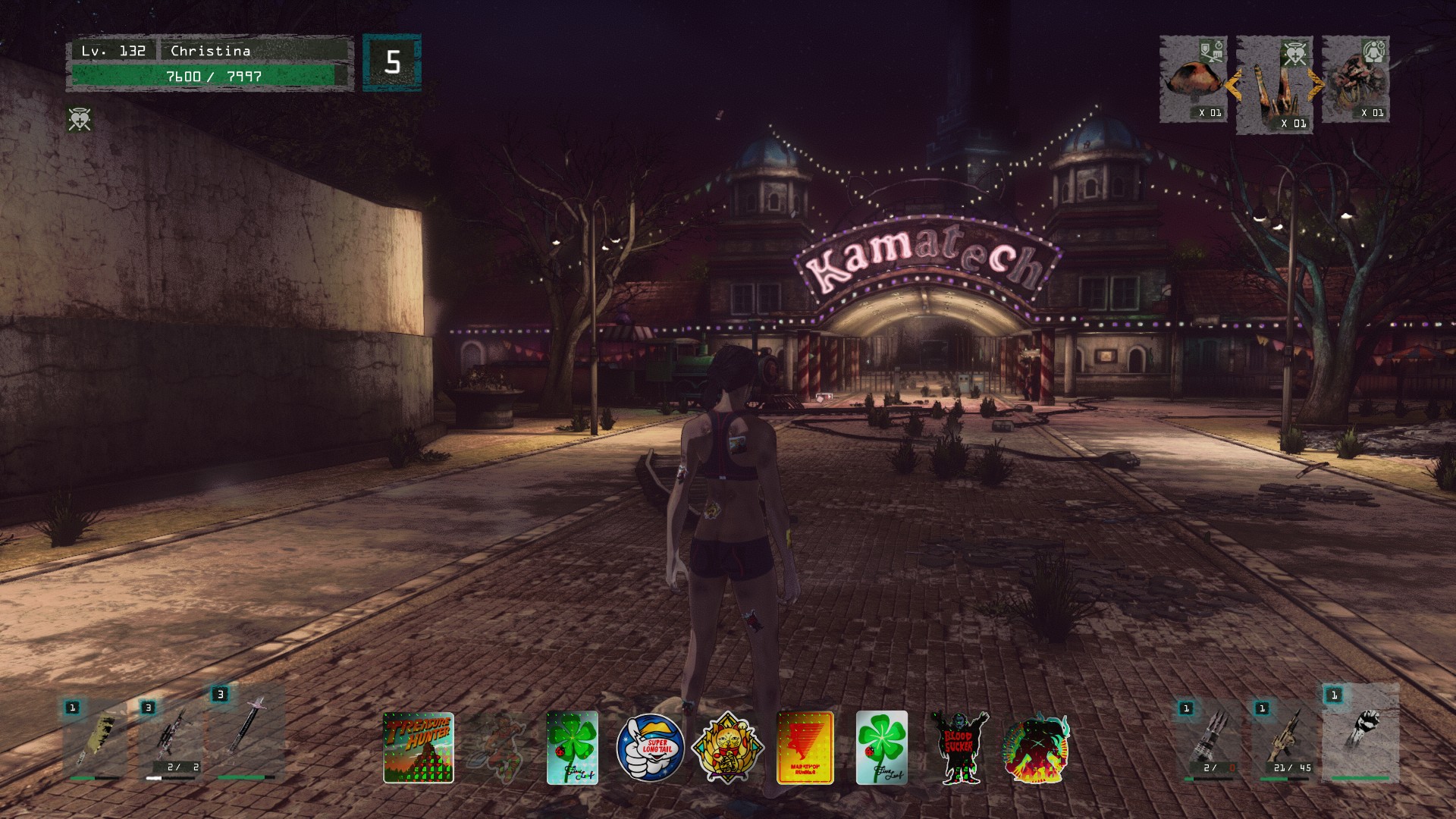Select the Marathon Runner decal
The image size is (1456, 819).
click(x=805, y=748)
